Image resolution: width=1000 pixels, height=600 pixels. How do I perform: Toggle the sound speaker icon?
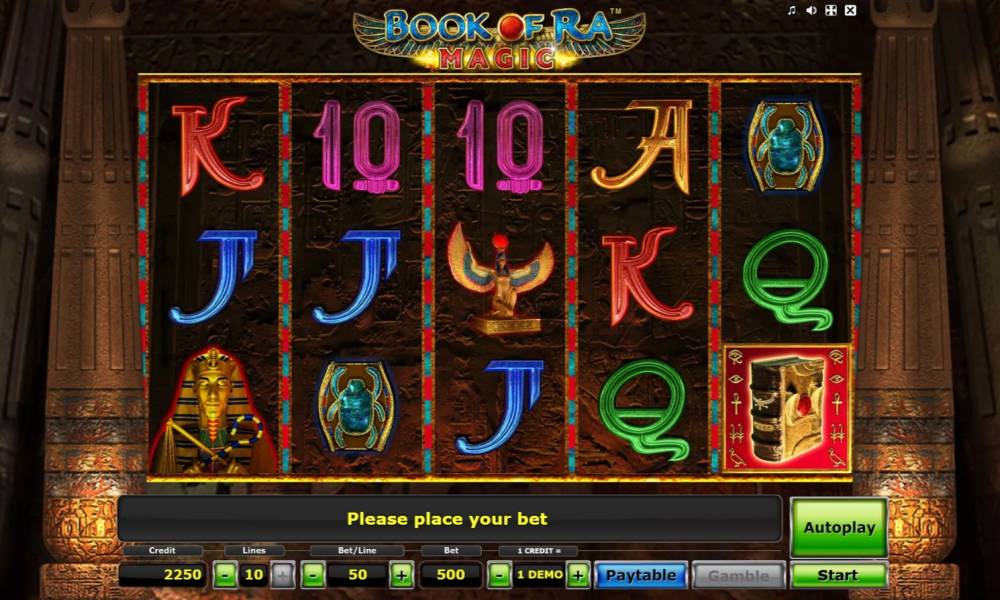[x=811, y=11]
